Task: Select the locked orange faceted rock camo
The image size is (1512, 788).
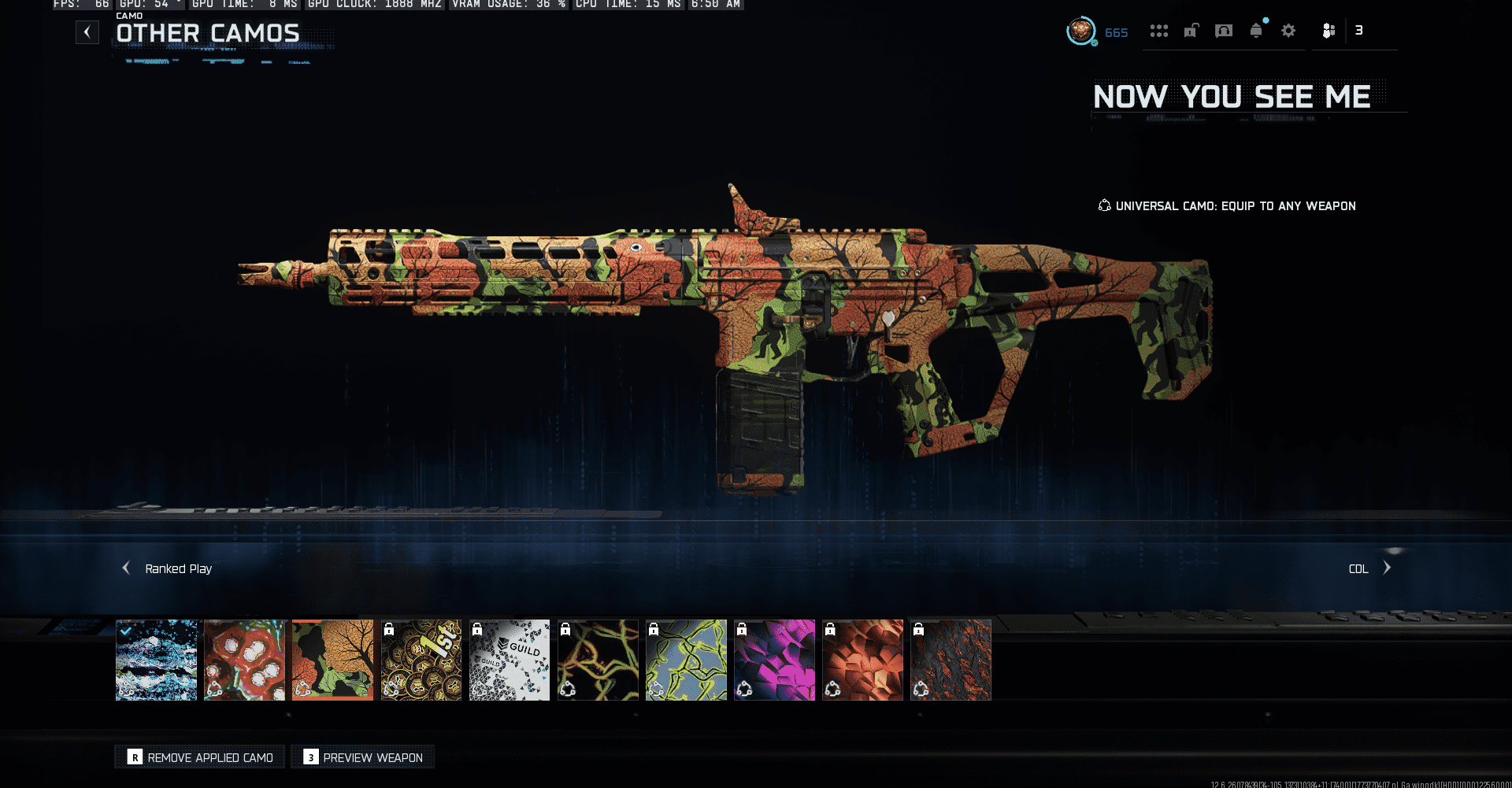Action: (x=862, y=660)
